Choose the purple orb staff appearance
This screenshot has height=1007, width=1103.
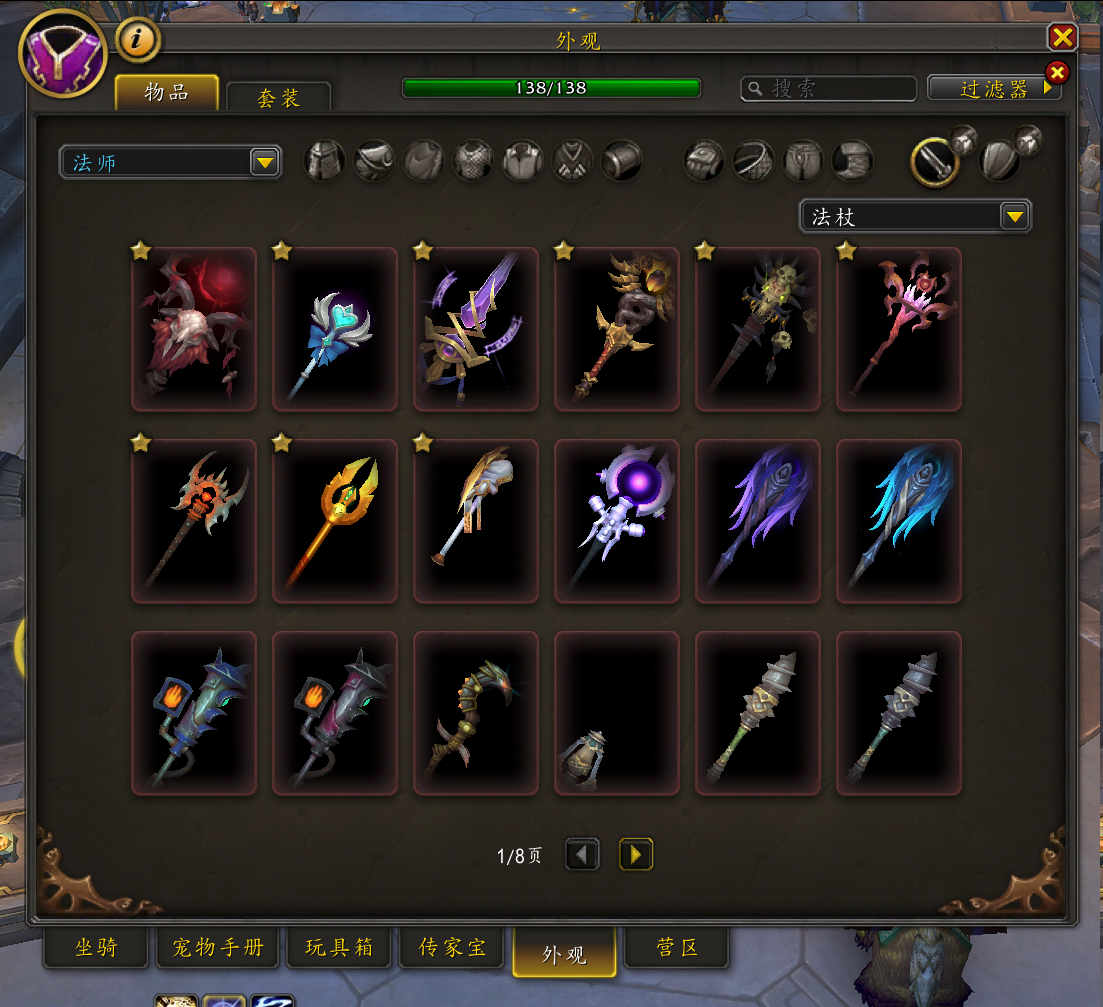click(617, 521)
